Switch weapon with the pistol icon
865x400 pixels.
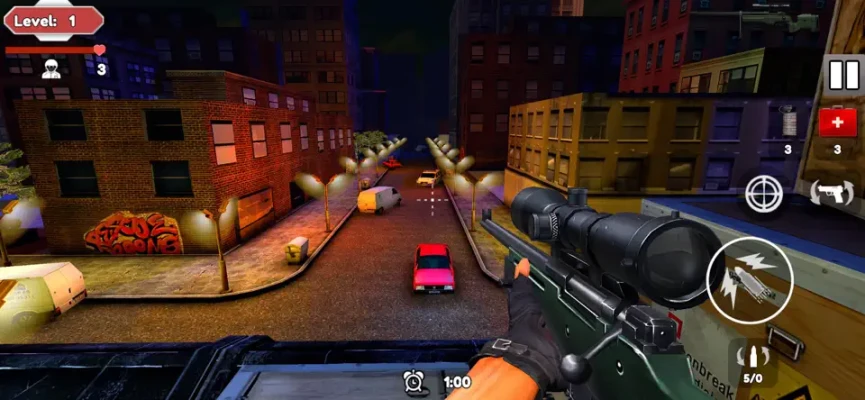(829, 192)
